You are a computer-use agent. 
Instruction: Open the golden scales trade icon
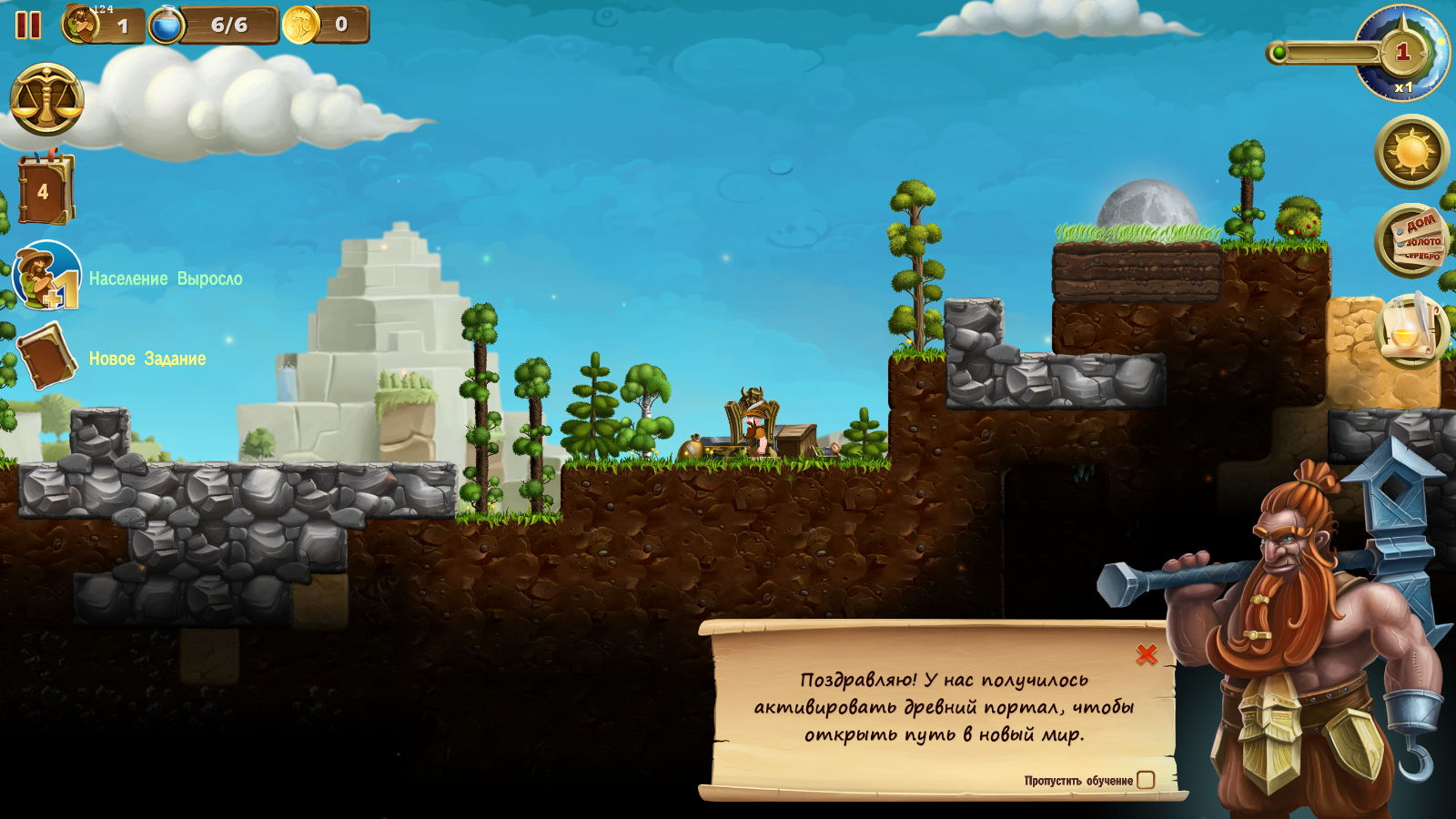[x=46, y=100]
